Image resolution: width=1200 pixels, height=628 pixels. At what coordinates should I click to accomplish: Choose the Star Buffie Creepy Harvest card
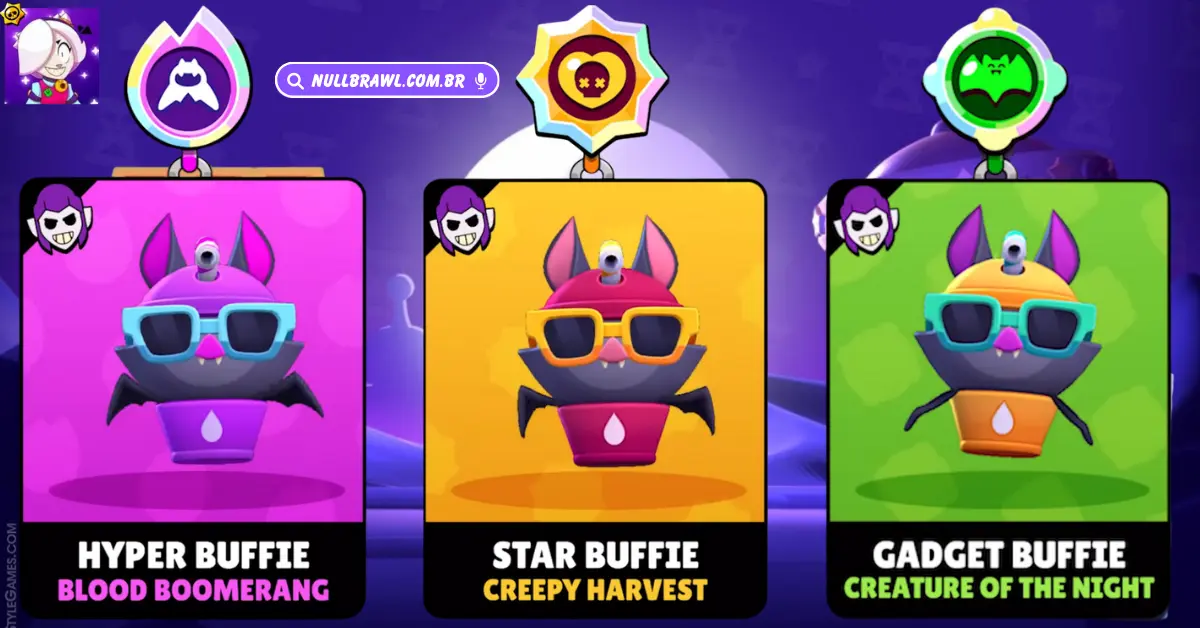[595, 397]
